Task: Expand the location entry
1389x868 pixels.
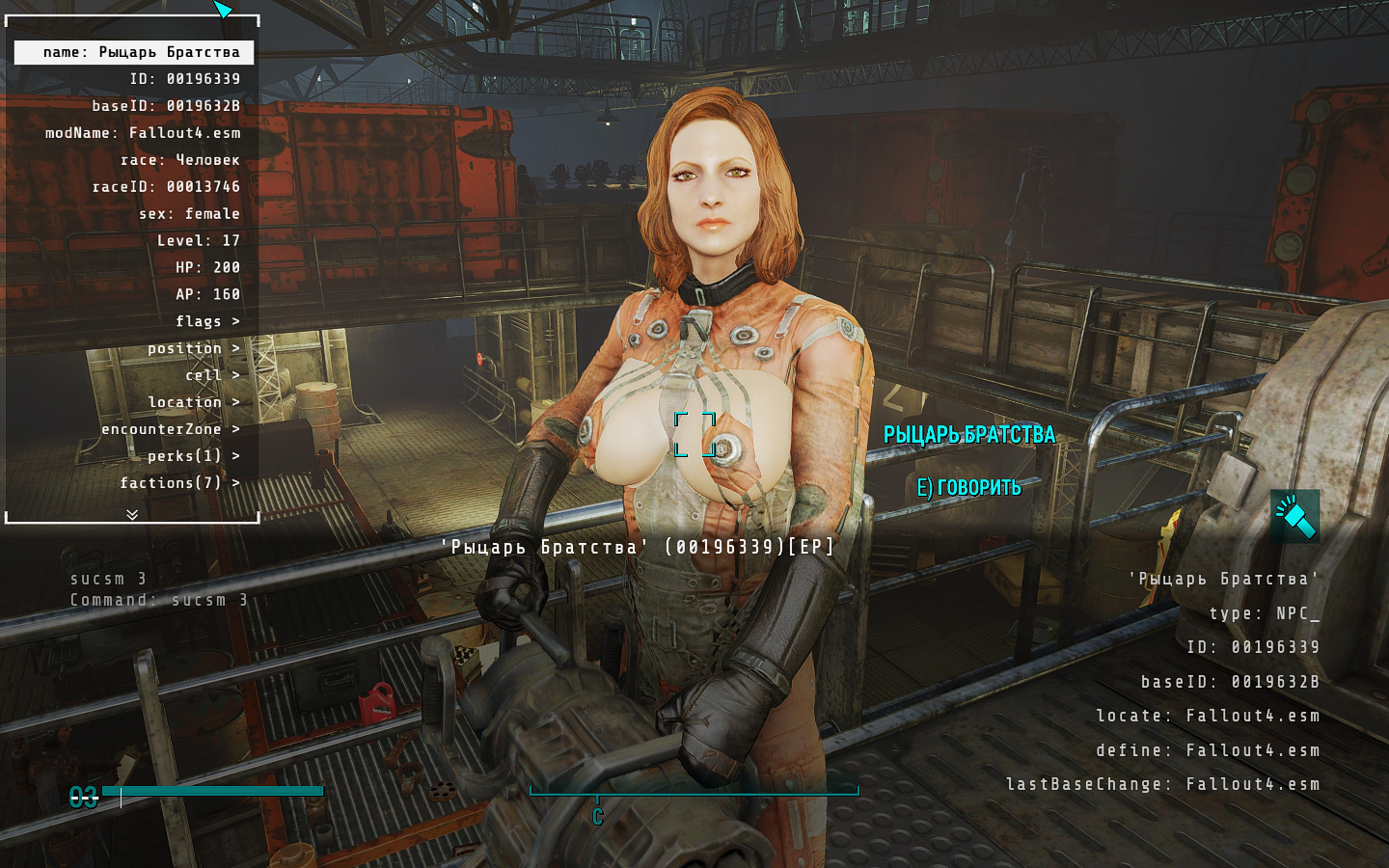Action: tap(193, 402)
